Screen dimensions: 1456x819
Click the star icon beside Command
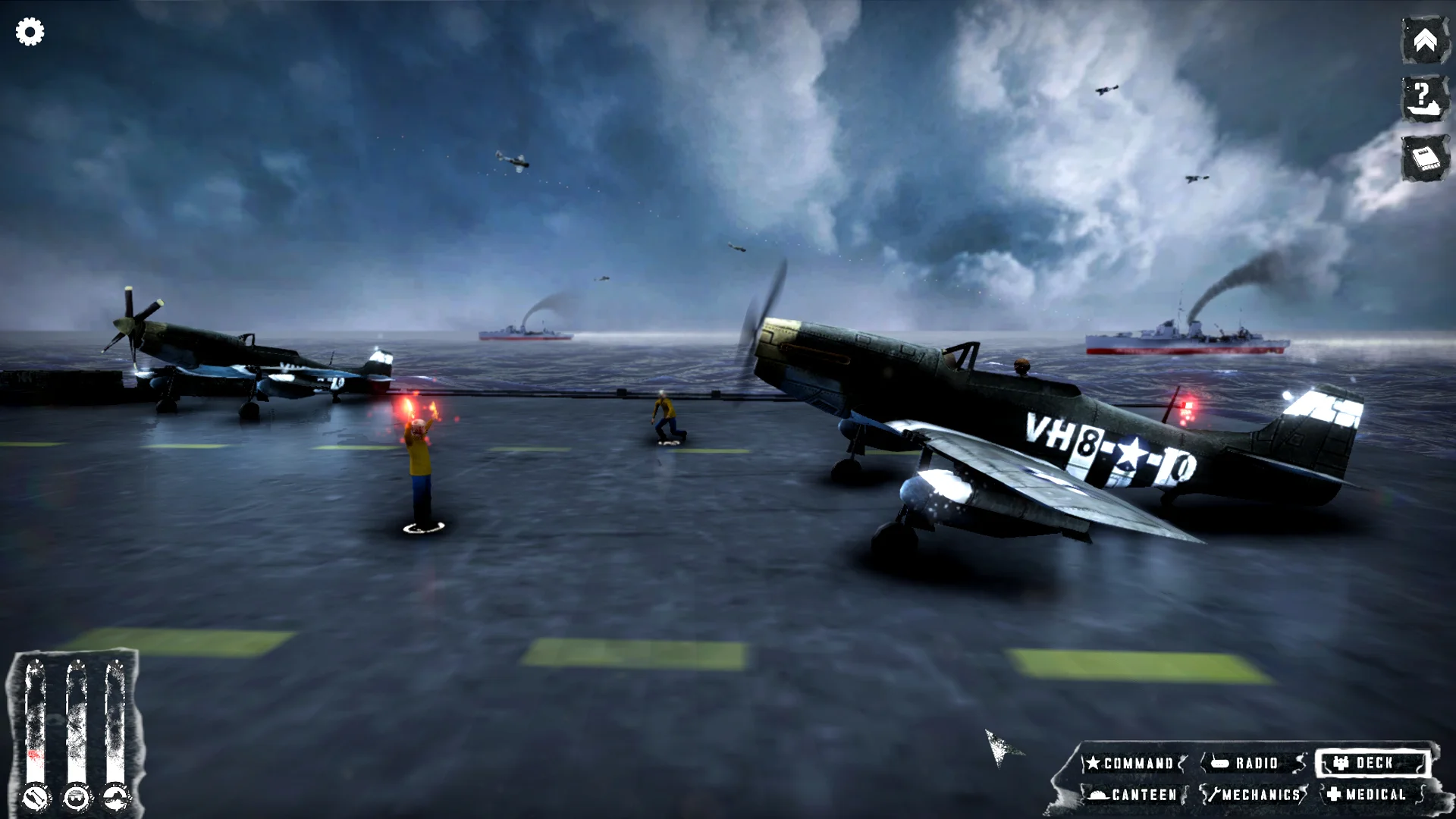(1094, 763)
